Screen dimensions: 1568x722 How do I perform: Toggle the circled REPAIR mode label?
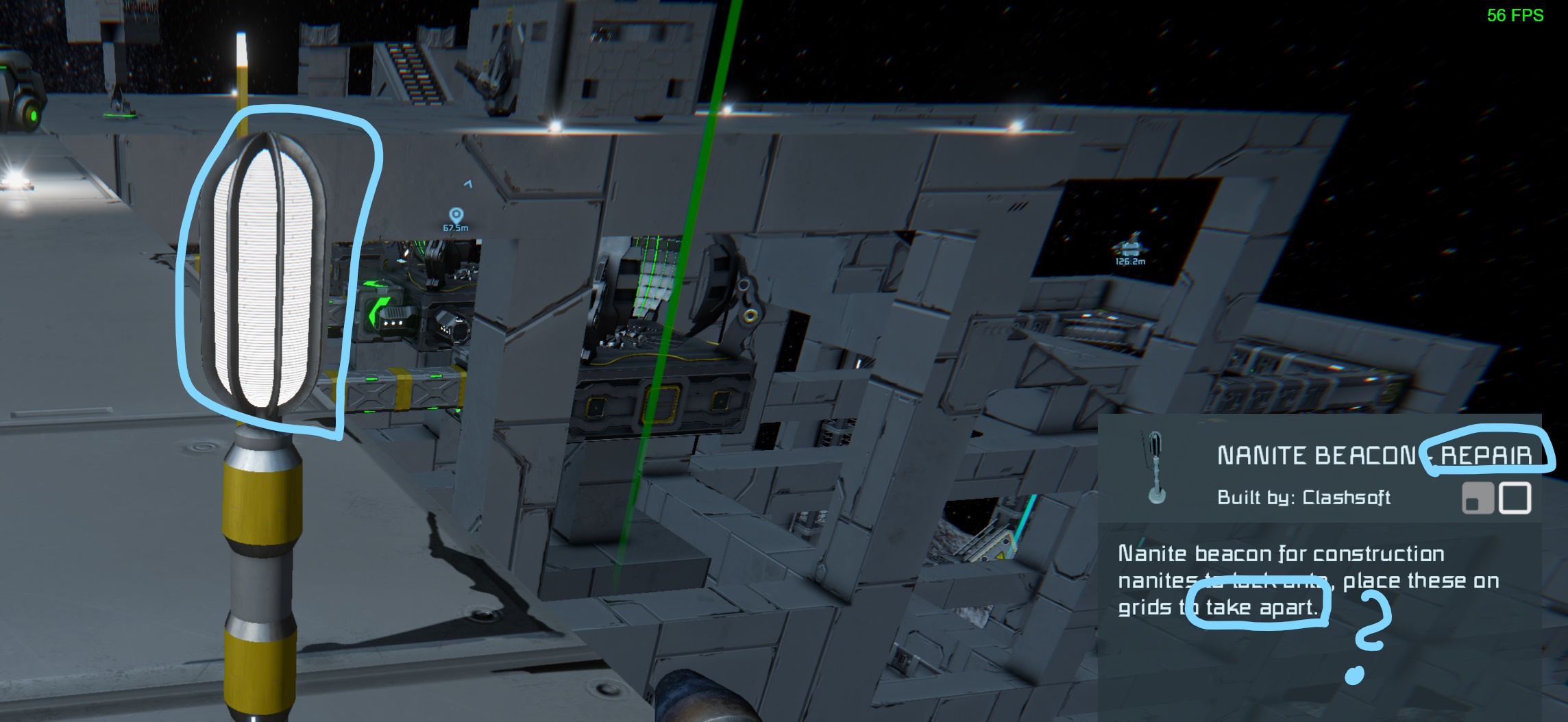(1488, 455)
